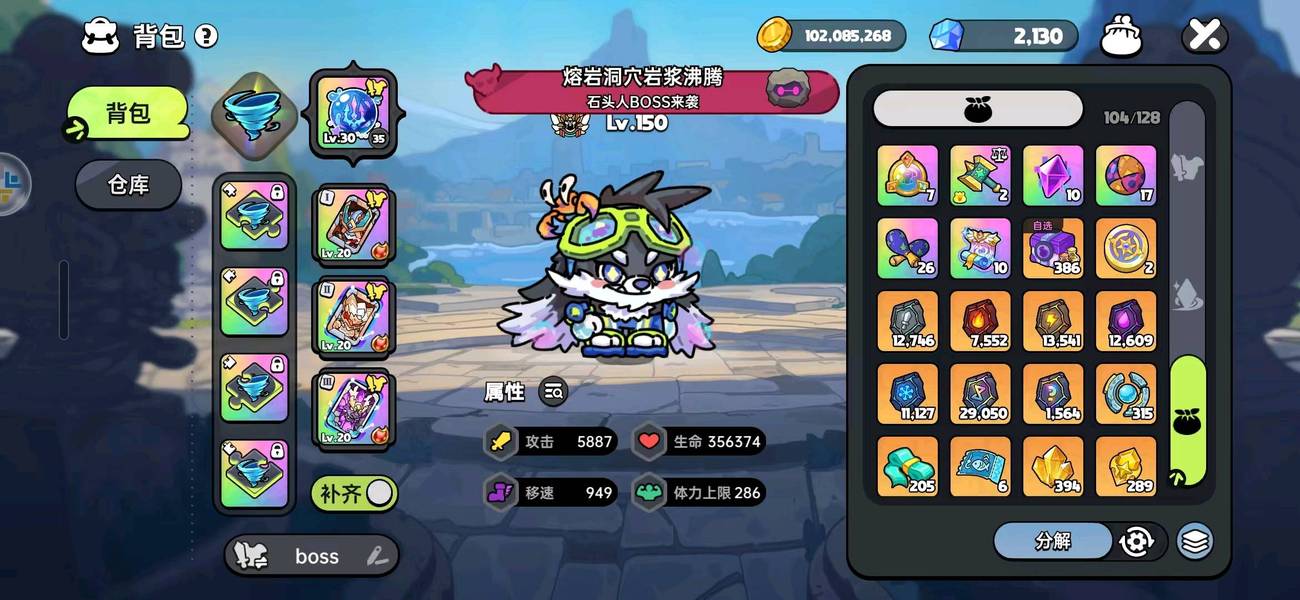
Task: Open the money pouch icon
Action: tap(1121, 37)
